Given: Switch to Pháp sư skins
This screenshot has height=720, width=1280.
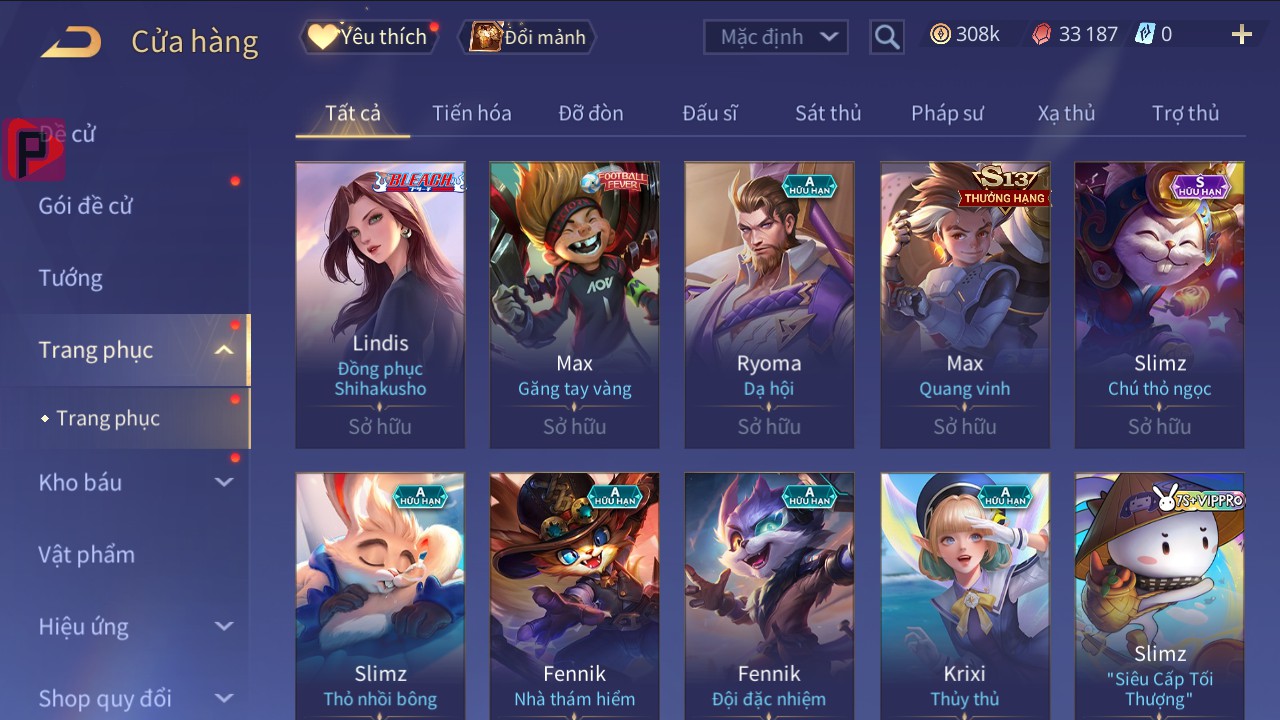Looking at the screenshot, I should coord(947,113).
